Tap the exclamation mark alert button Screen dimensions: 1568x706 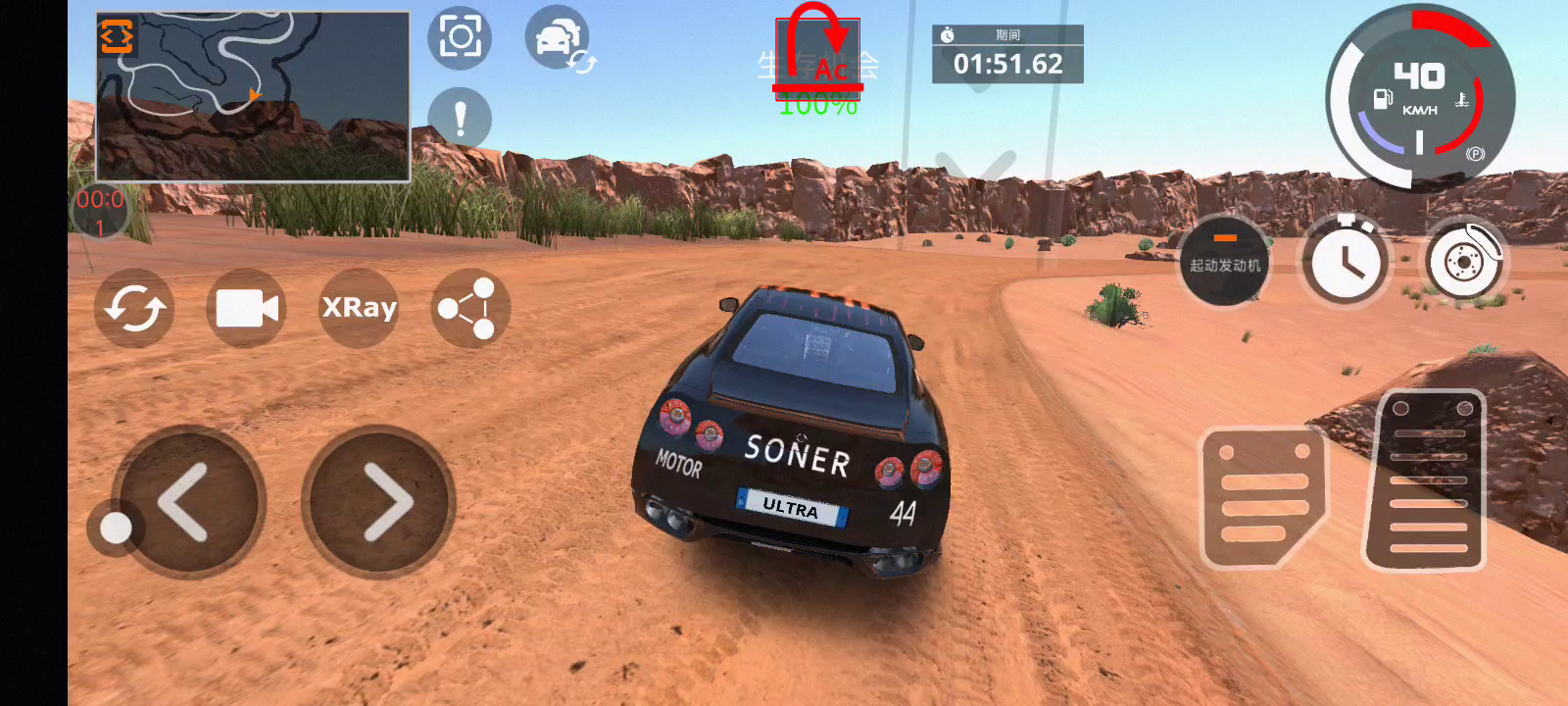[460, 119]
